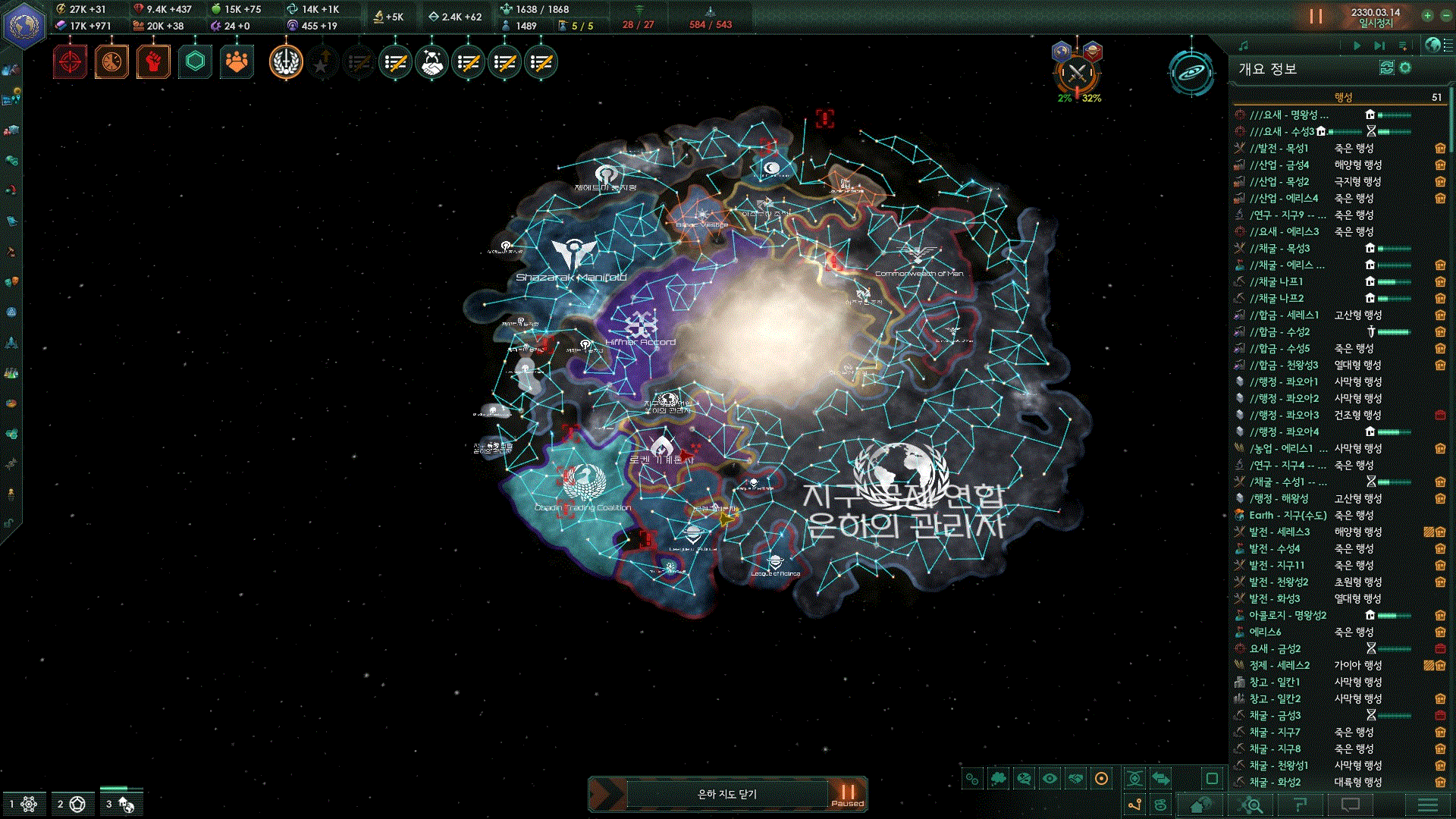This screenshot has height=819, width=1456.
Task: Open the handshake diplomacy notification
Action: pyautogui.click(x=432, y=63)
